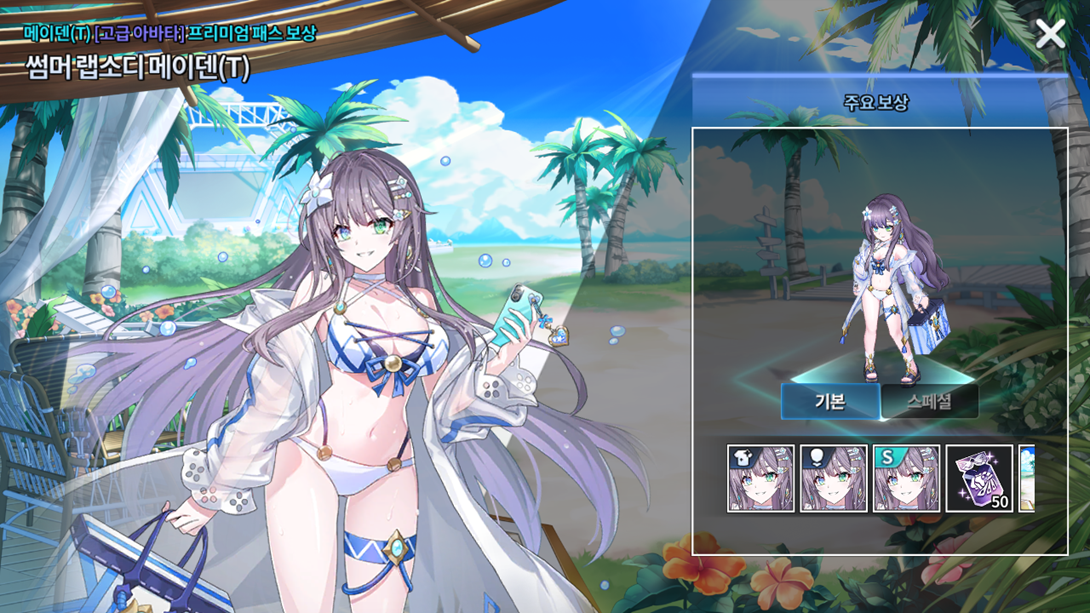Close the avatar preview screen
The height and width of the screenshot is (613, 1090).
pos(1050,34)
